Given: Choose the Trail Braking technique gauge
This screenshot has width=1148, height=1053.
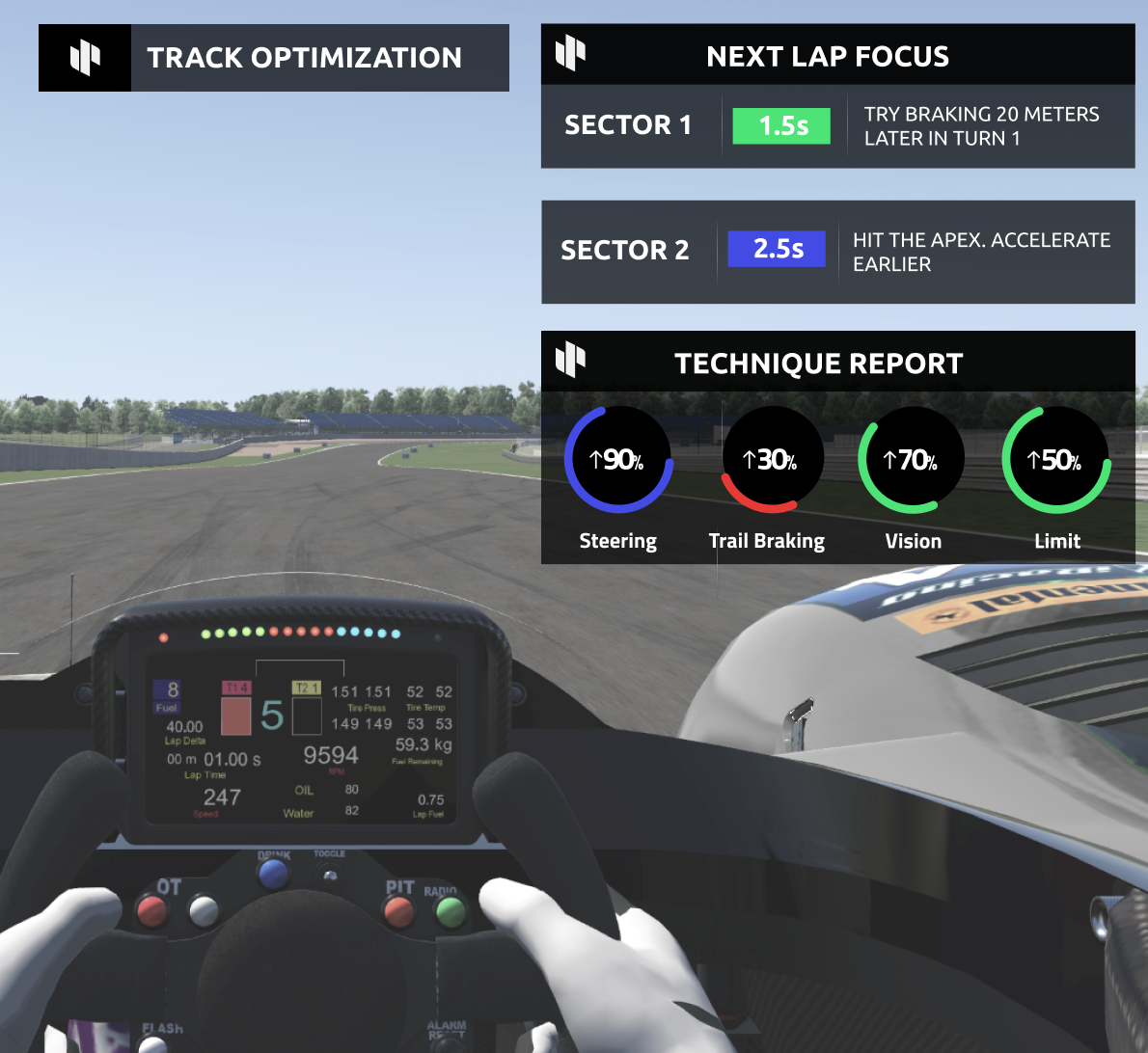Looking at the screenshot, I should pos(771,460).
